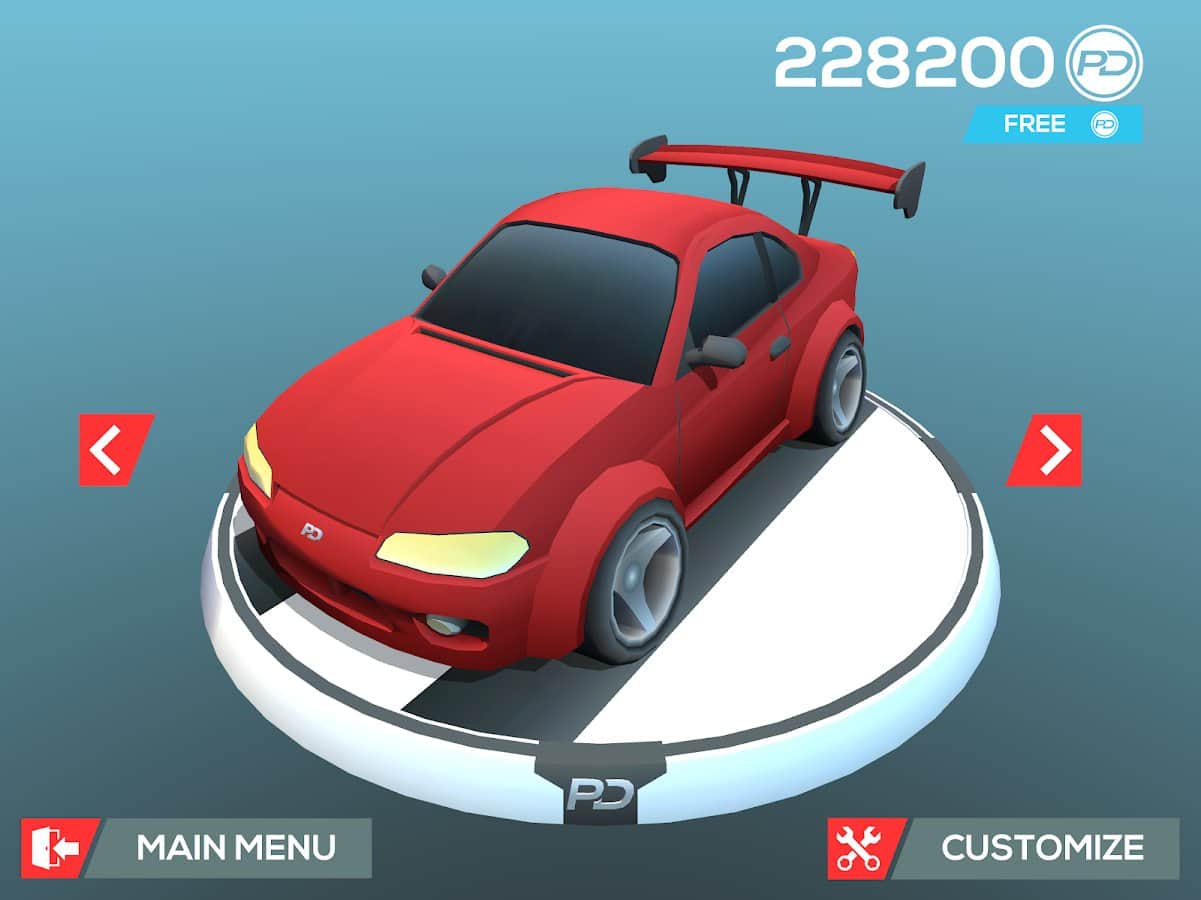Tap the blue FREE coins button
Image resolution: width=1201 pixels, height=900 pixels.
tap(1054, 124)
